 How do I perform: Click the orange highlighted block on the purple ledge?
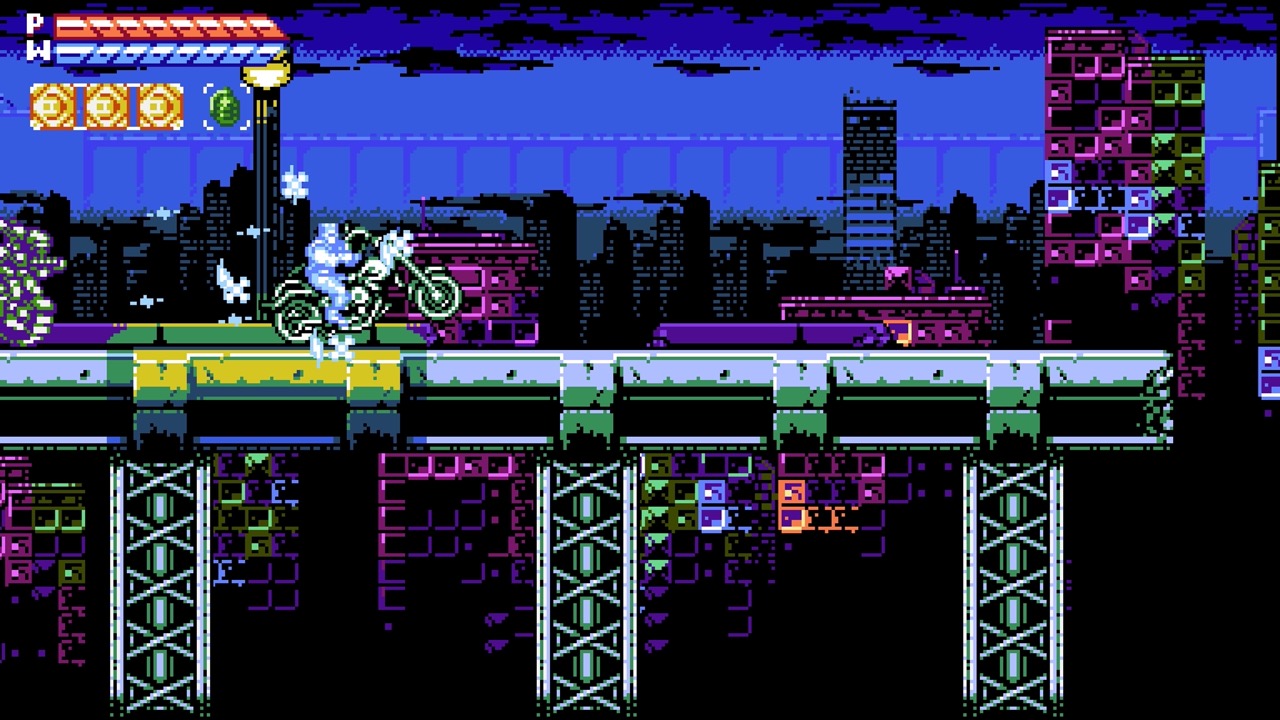tap(899, 333)
